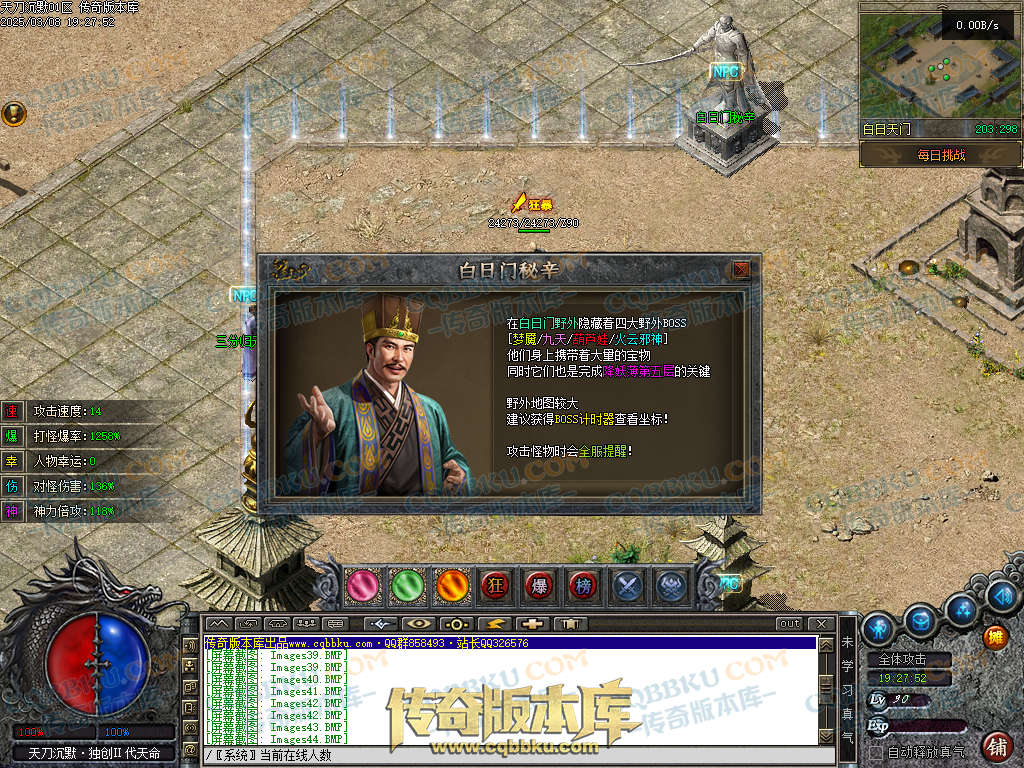Open the 榜 ranking icon
The width and height of the screenshot is (1024, 768).
[583, 586]
